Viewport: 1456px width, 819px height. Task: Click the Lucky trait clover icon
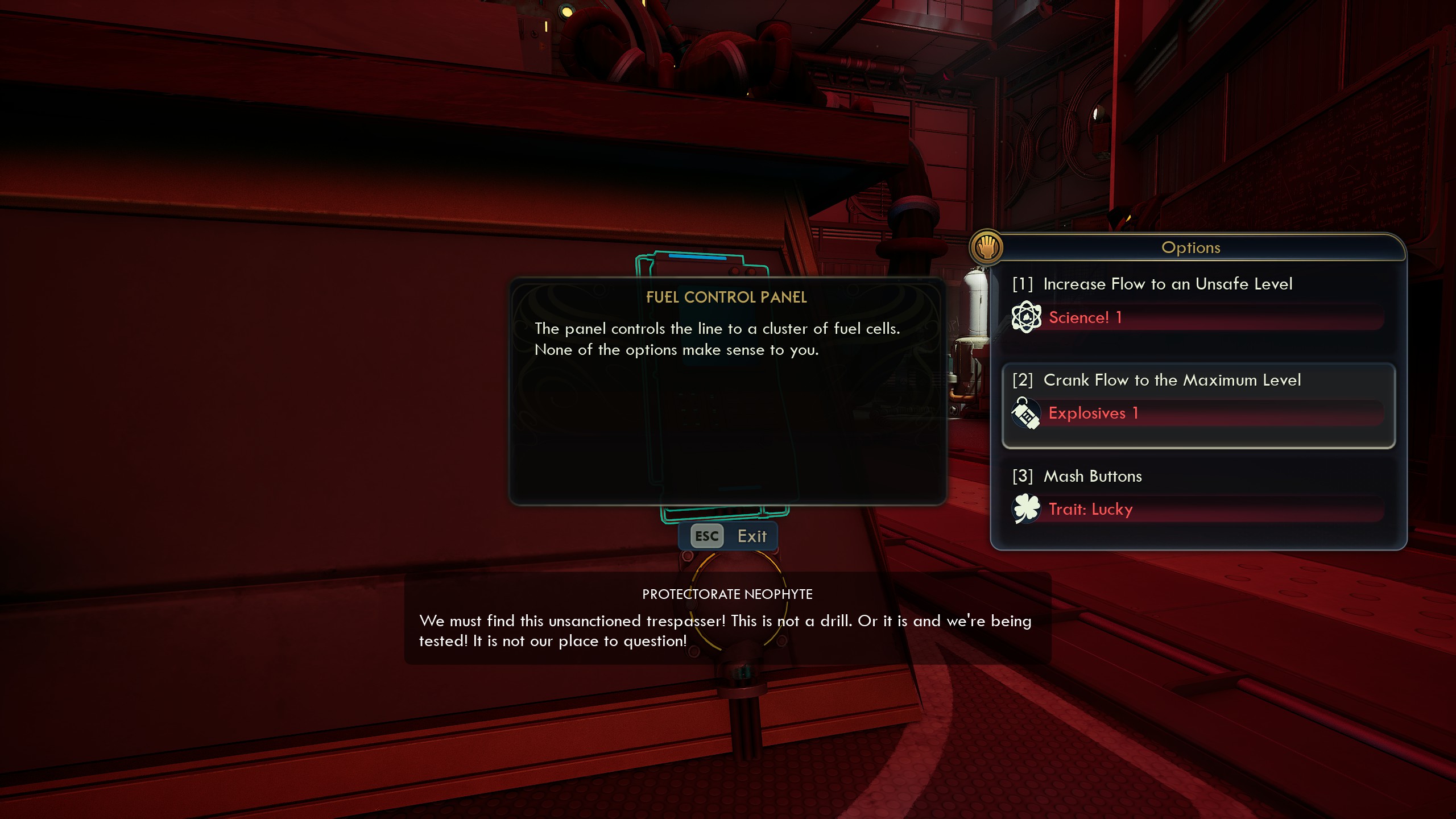click(x=1027, y=508)
